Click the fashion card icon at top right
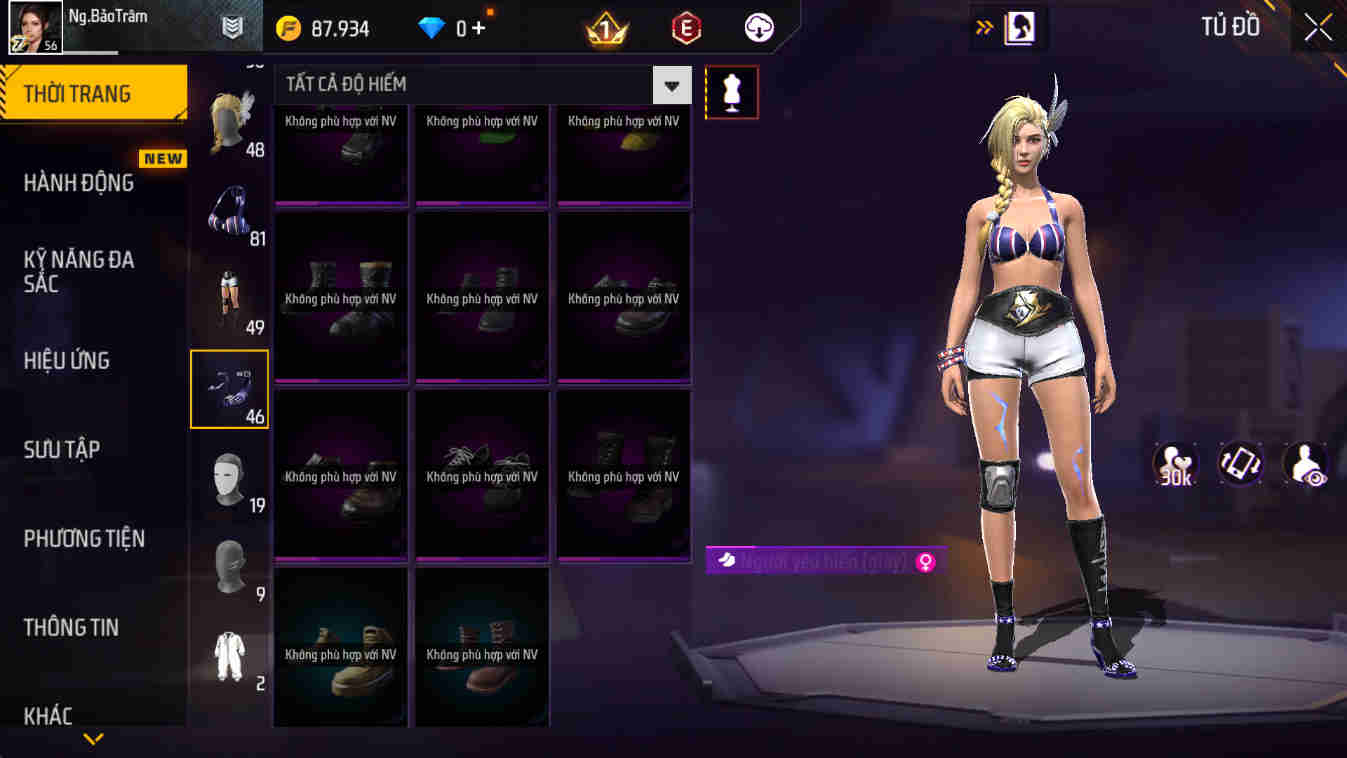The width and height of the screenshot is (1347, 758). pyautogui.click(x=1009, y=27)
